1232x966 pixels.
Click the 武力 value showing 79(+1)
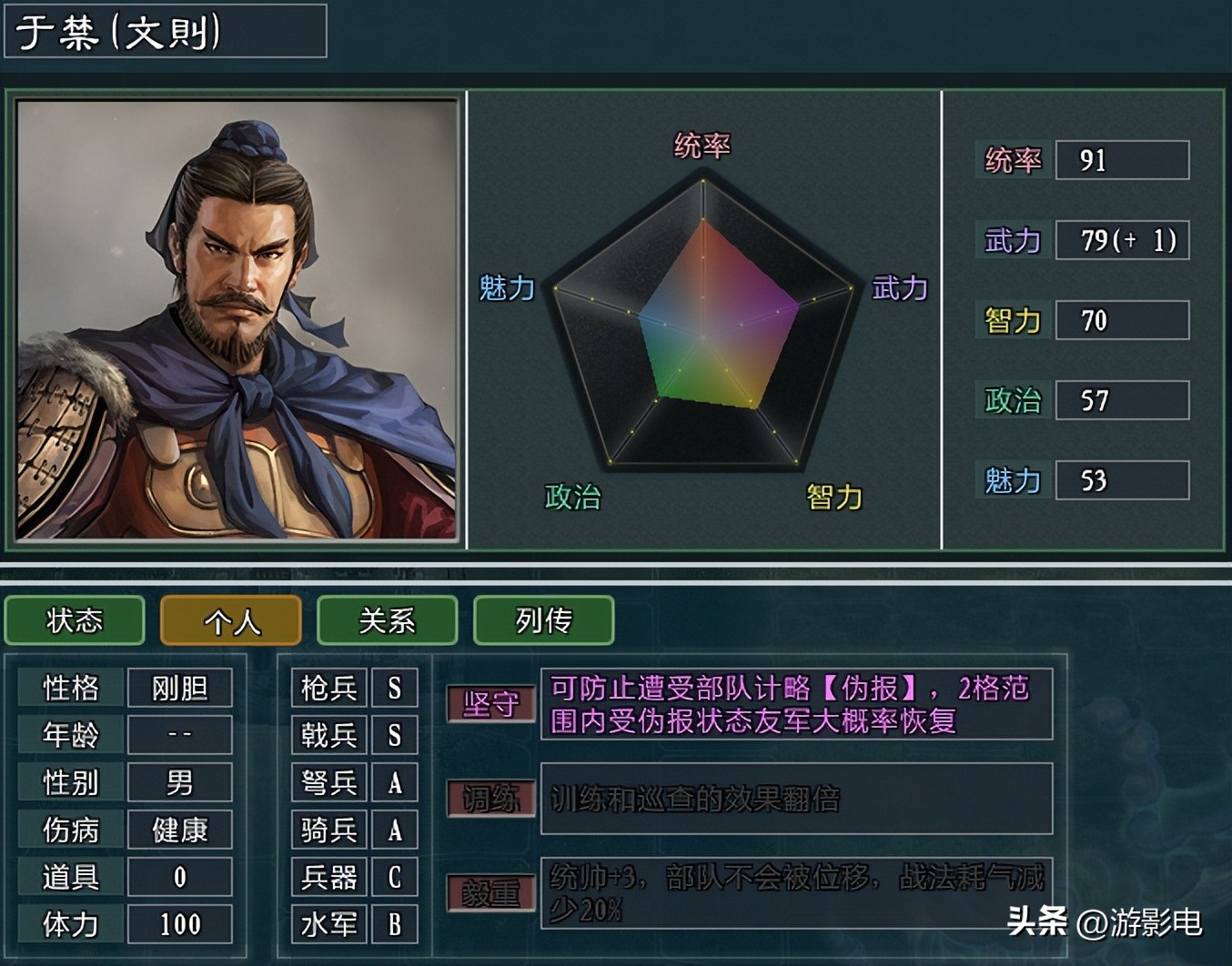coord(1122,240)
